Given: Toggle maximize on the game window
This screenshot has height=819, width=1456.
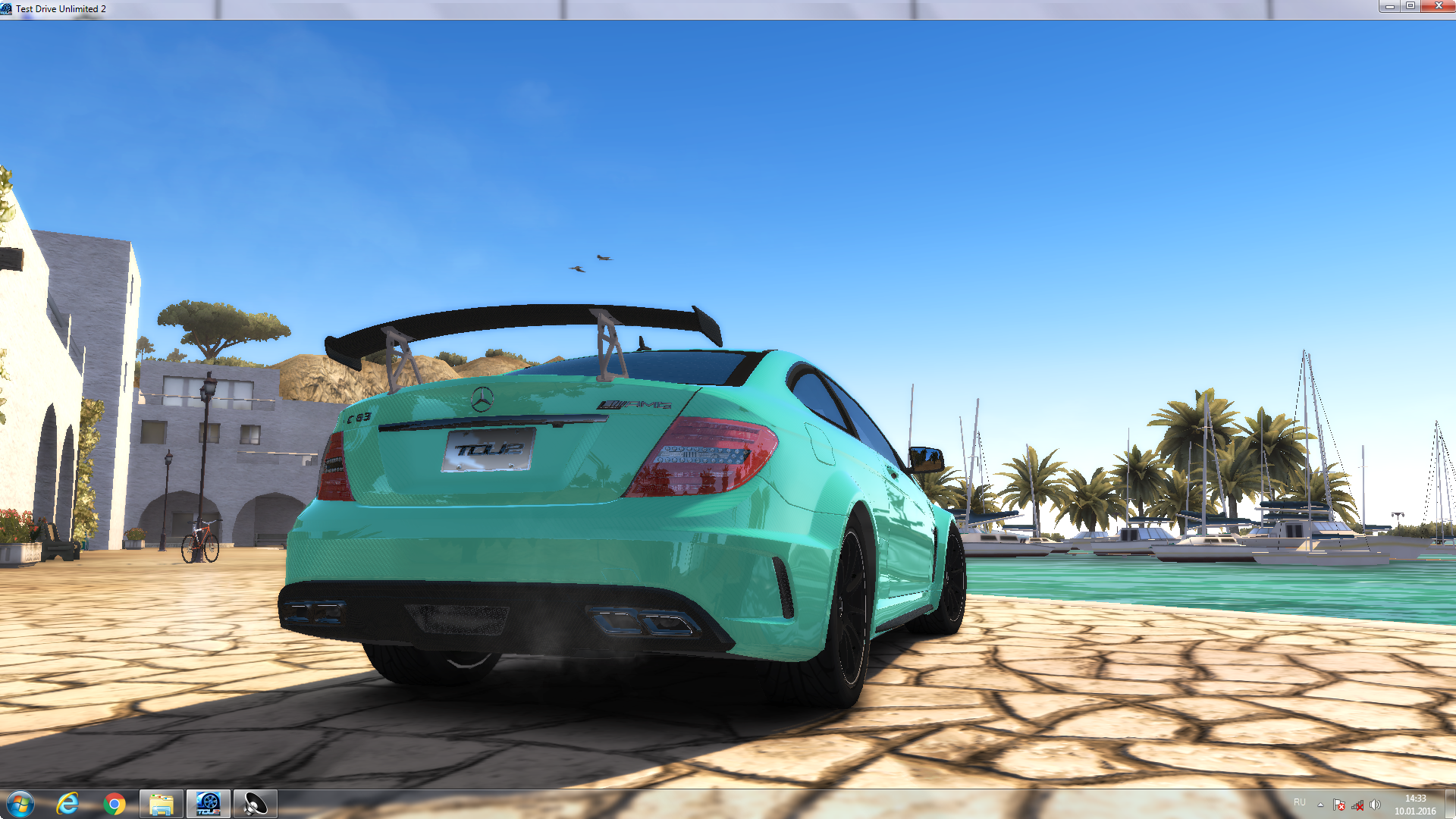Looking at the screenshot, I should pyautogui.click(x=1412, y=7).
